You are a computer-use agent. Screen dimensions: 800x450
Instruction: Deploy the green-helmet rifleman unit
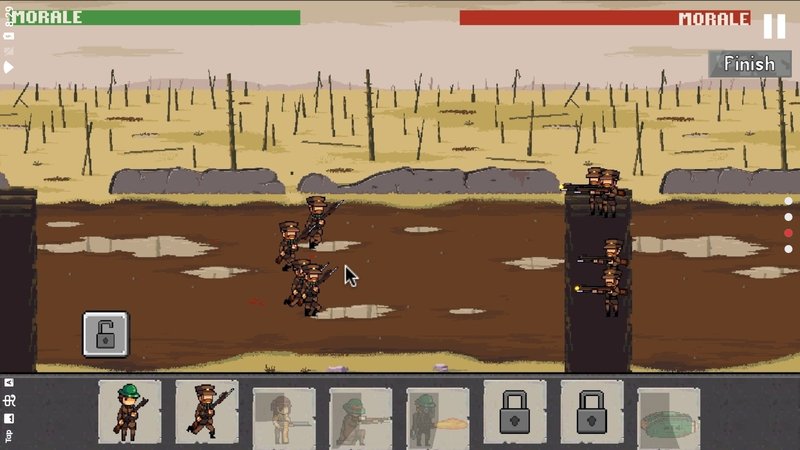click(130, 411)
